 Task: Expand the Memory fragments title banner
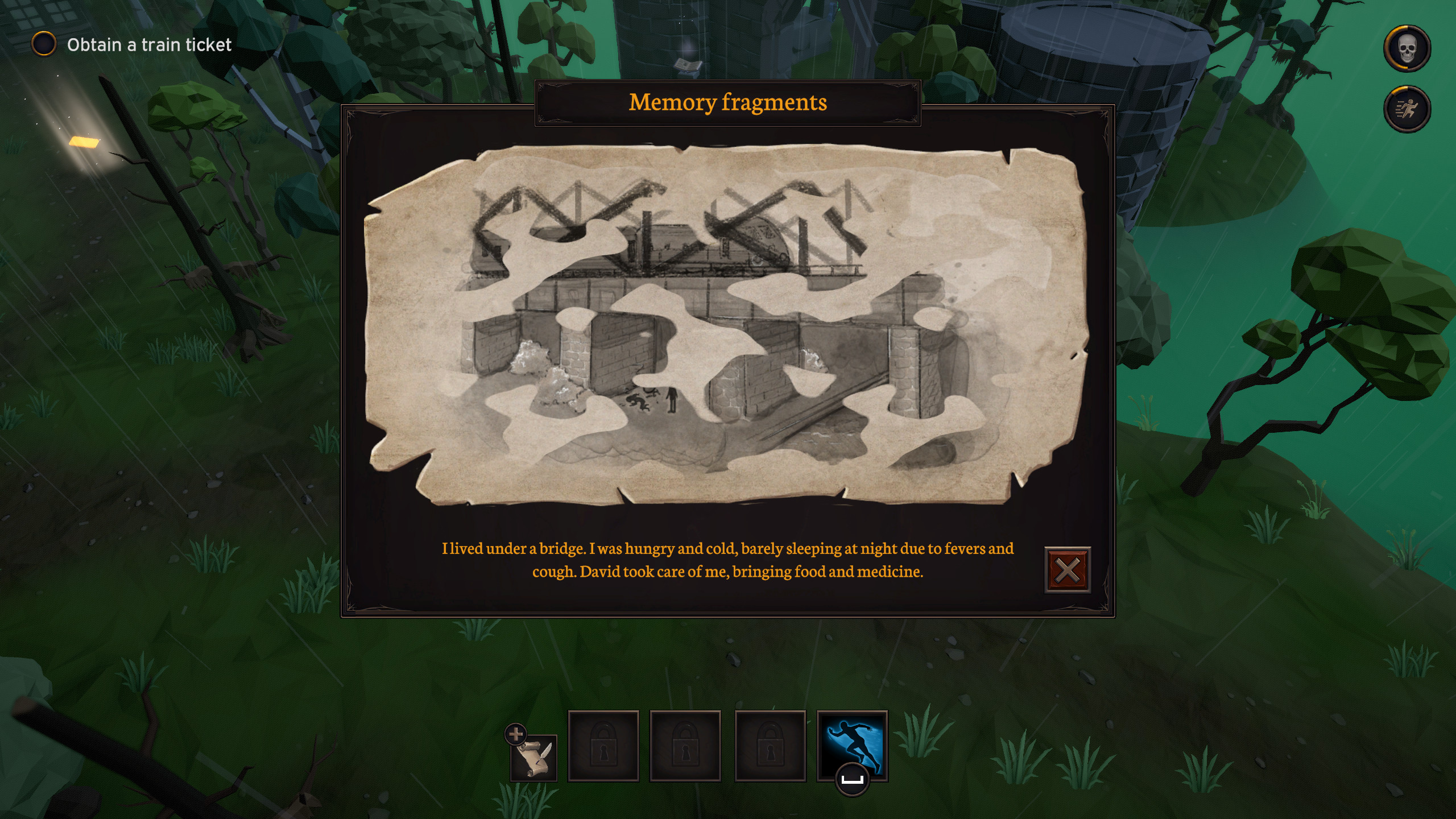click(727, 102)
